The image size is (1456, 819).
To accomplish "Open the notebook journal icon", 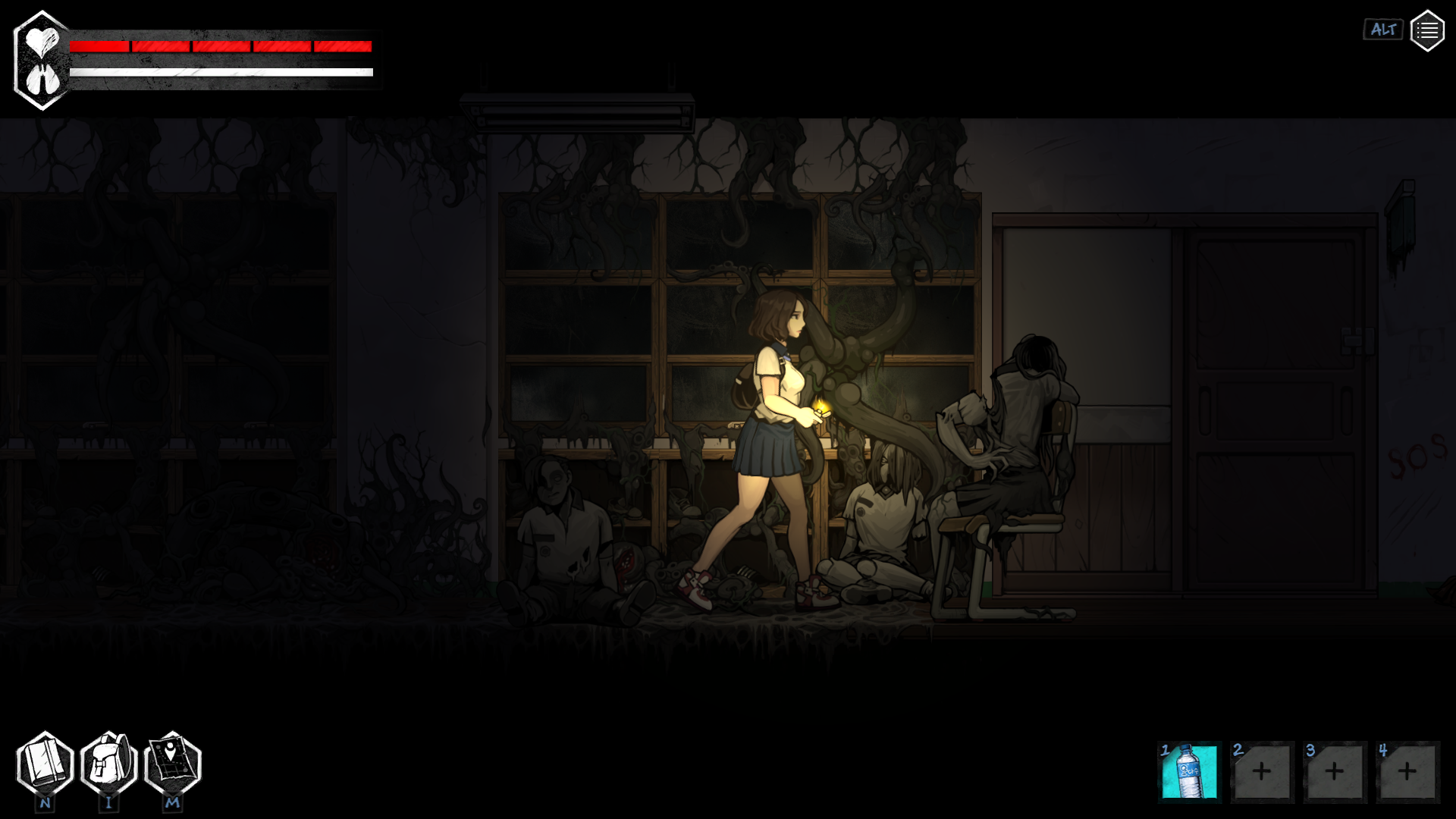I will pyautogui.click(x=45, y=764).
